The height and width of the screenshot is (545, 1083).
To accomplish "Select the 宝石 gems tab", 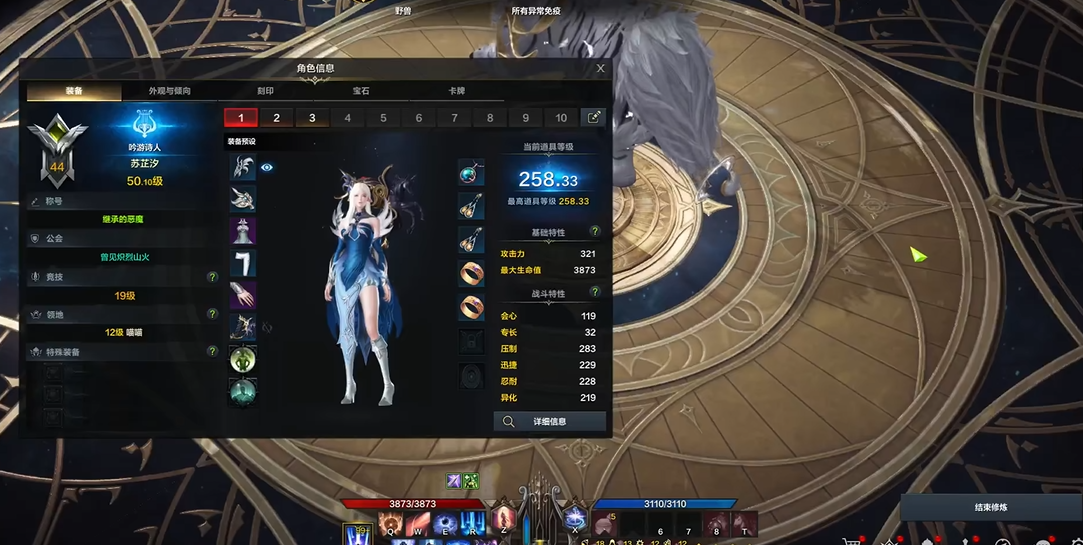I will [361, 91].
